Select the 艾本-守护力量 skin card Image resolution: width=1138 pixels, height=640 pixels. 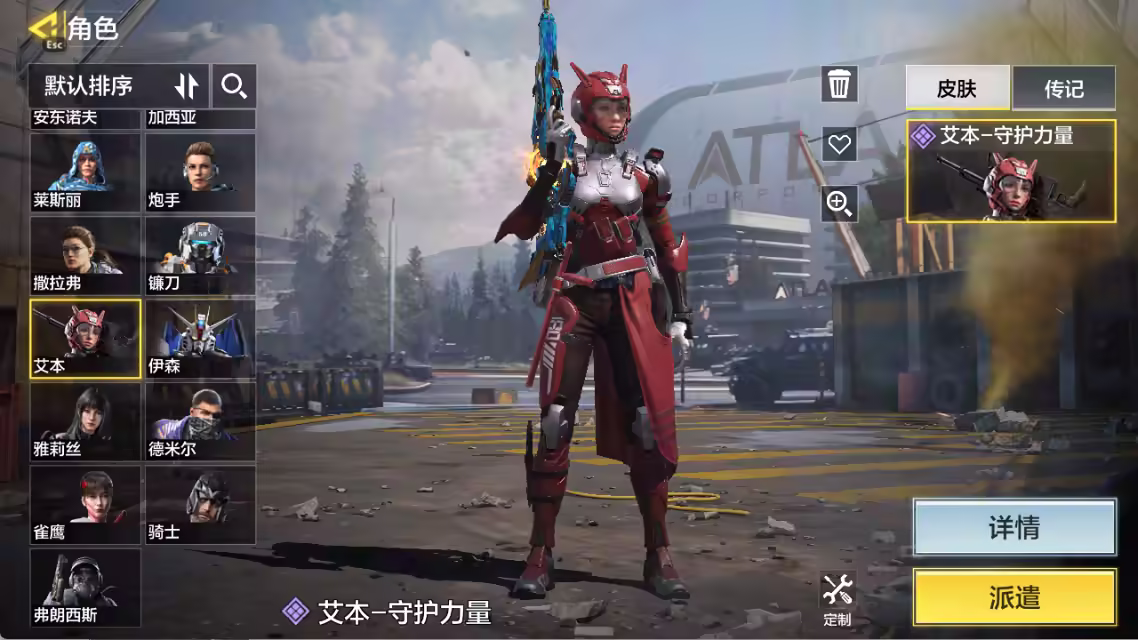tap(1010, 170)
